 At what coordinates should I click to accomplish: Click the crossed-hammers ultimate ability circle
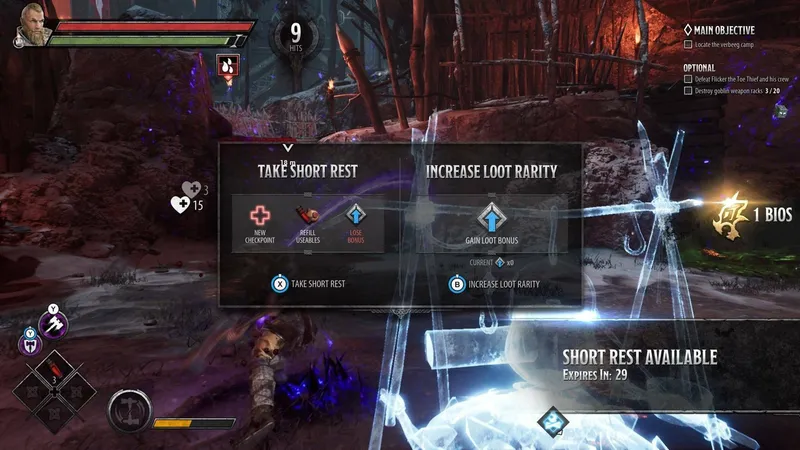click(x=130, y=409)
